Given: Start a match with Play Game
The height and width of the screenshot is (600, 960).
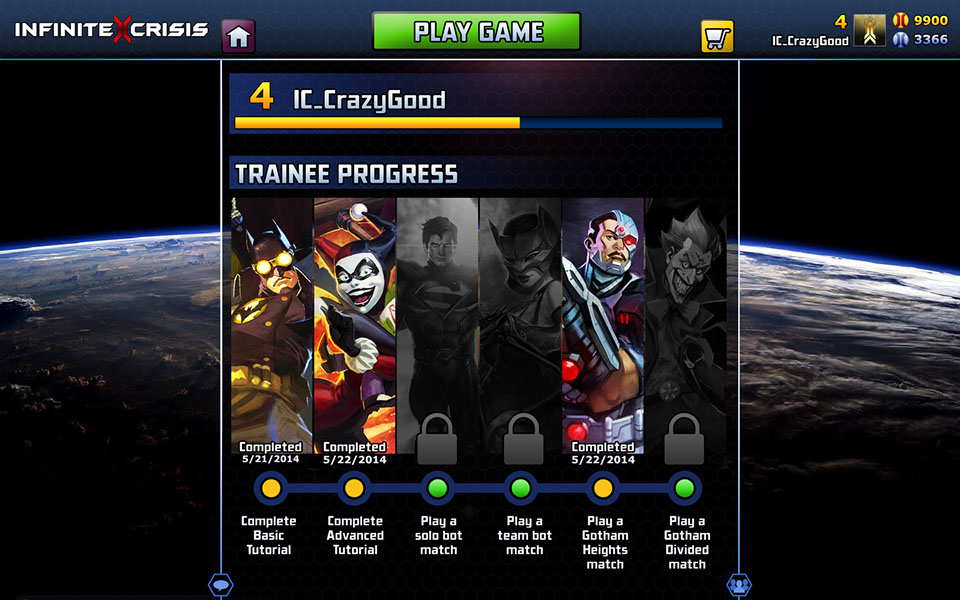Looking at the screenshot, I should [x=476, y=31].
